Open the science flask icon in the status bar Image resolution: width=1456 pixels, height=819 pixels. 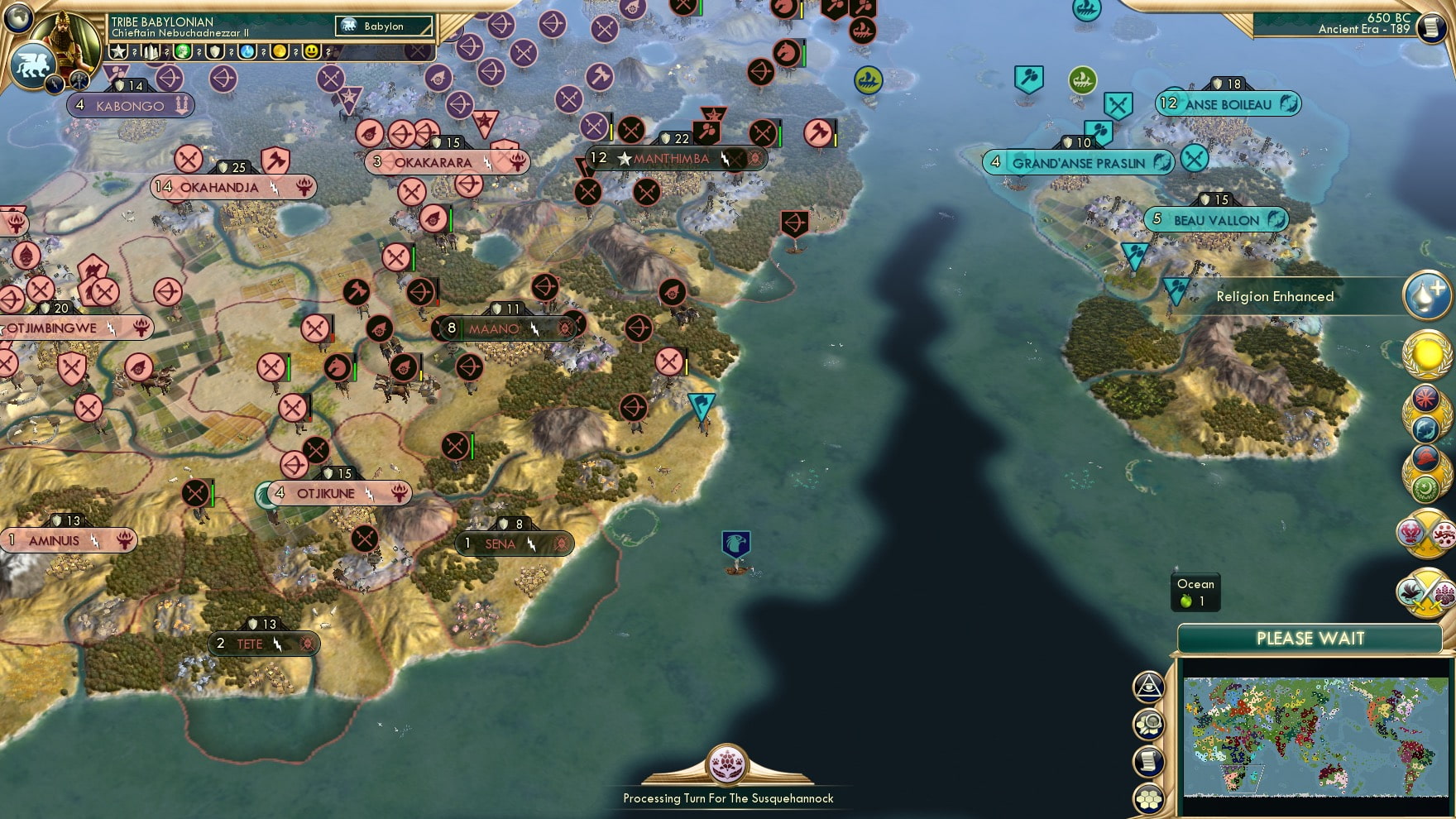click(246, 50)
